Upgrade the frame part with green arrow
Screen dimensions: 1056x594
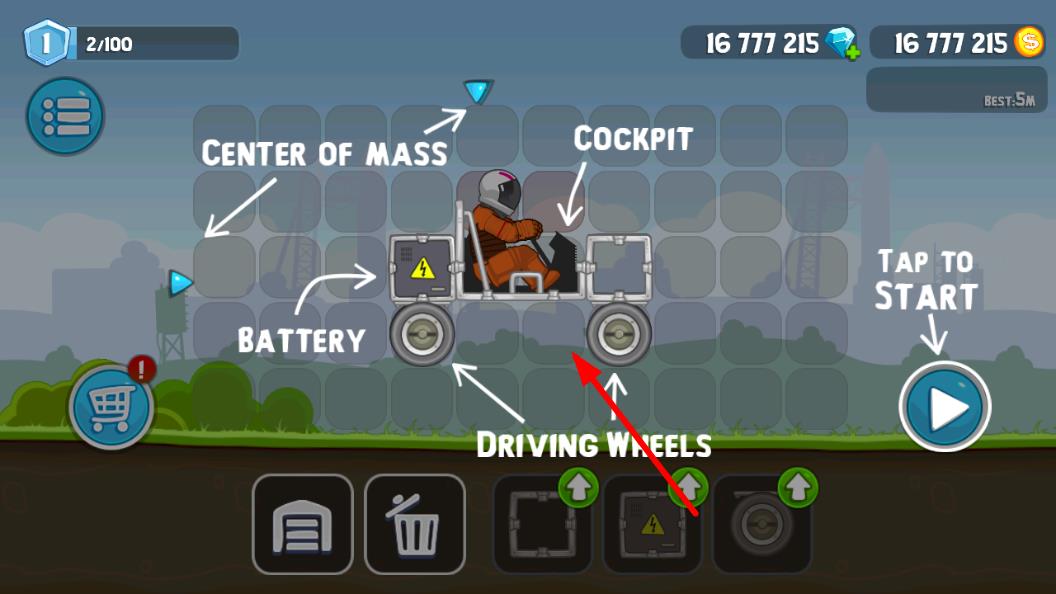(579, 488)
